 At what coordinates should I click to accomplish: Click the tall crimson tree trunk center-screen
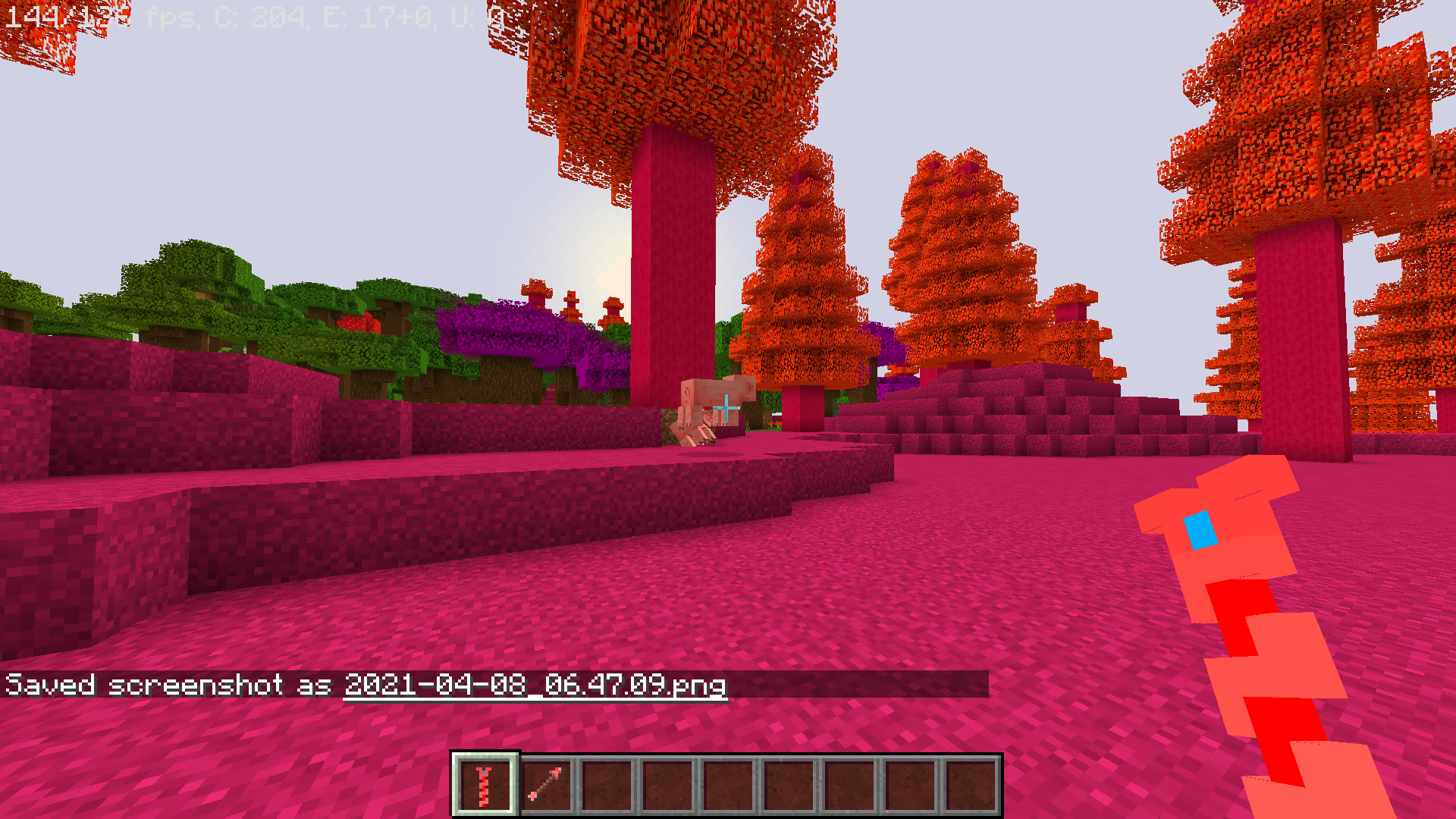[675, 243]
